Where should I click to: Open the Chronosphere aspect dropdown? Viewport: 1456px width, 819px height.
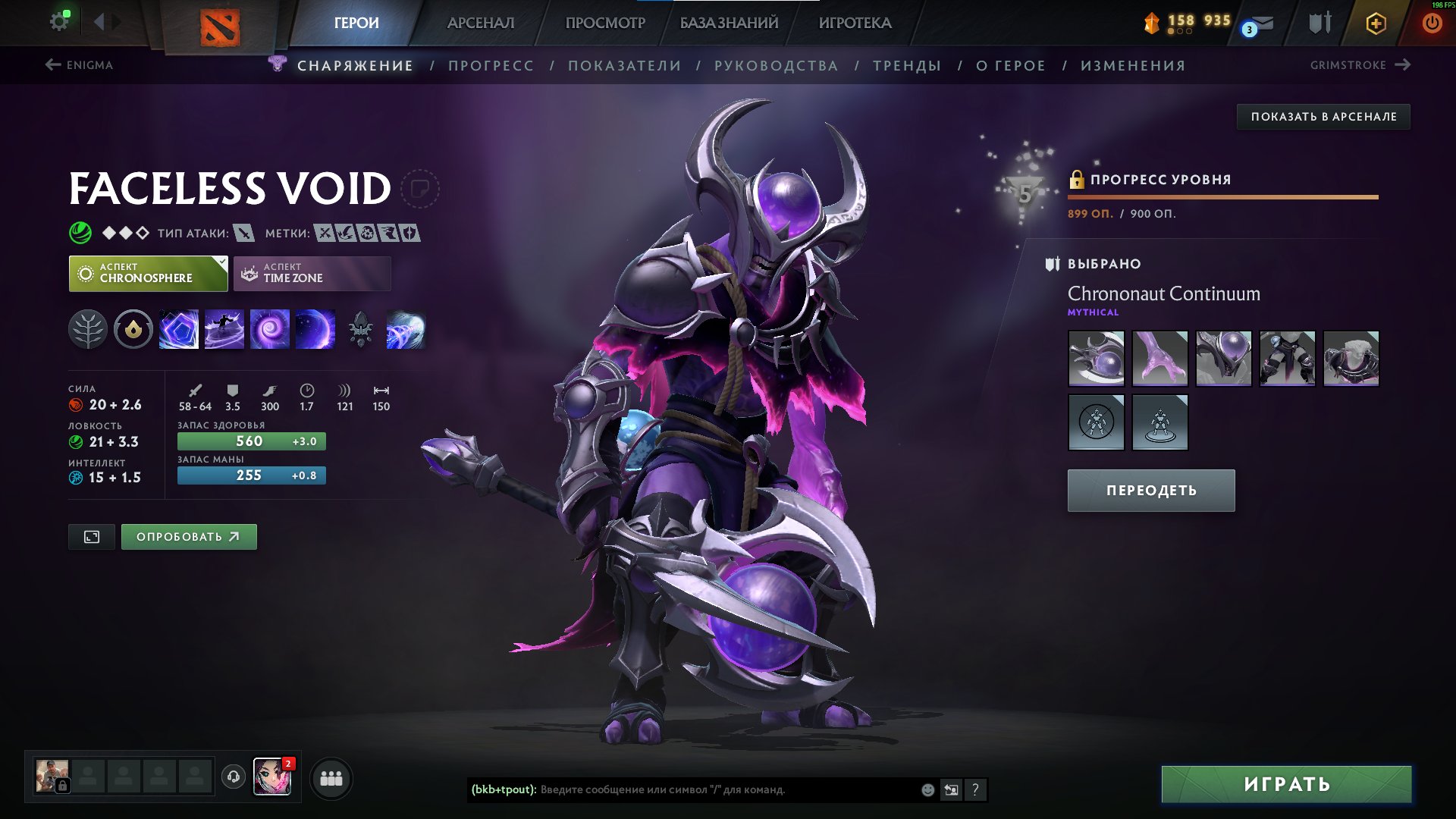coord(148,273)
